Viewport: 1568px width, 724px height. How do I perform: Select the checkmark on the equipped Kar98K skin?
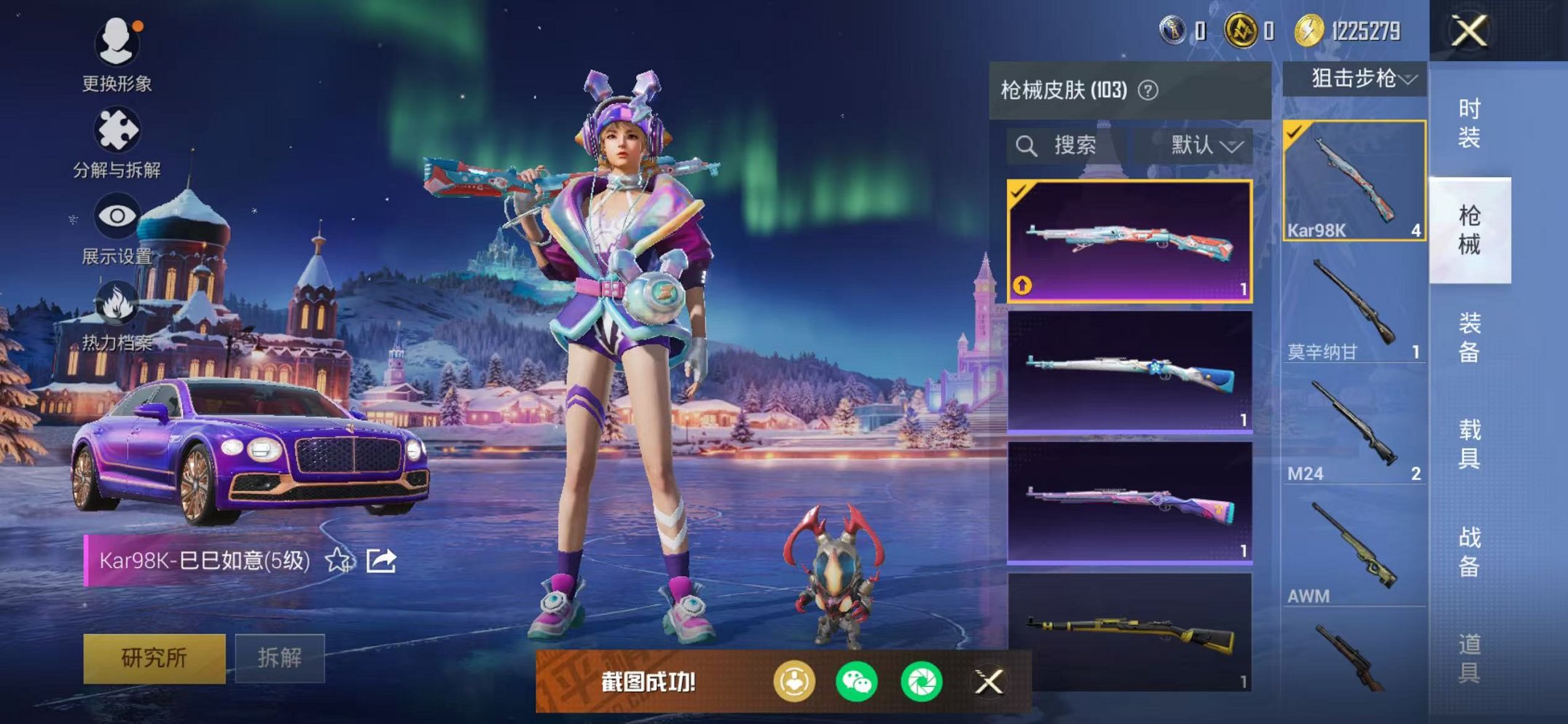click(x=1020, y=192)
